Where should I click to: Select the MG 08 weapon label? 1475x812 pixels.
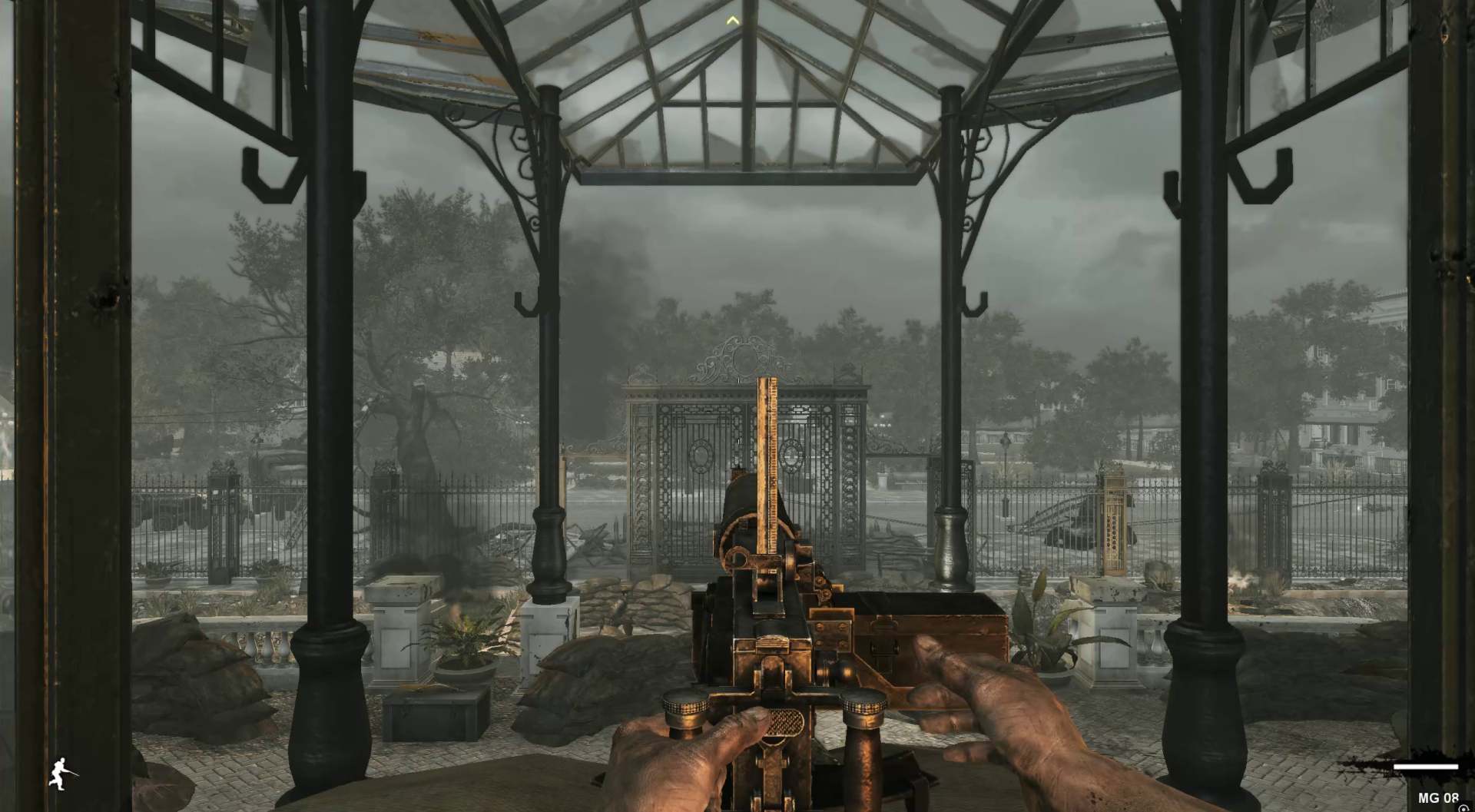click(1438, 798)
